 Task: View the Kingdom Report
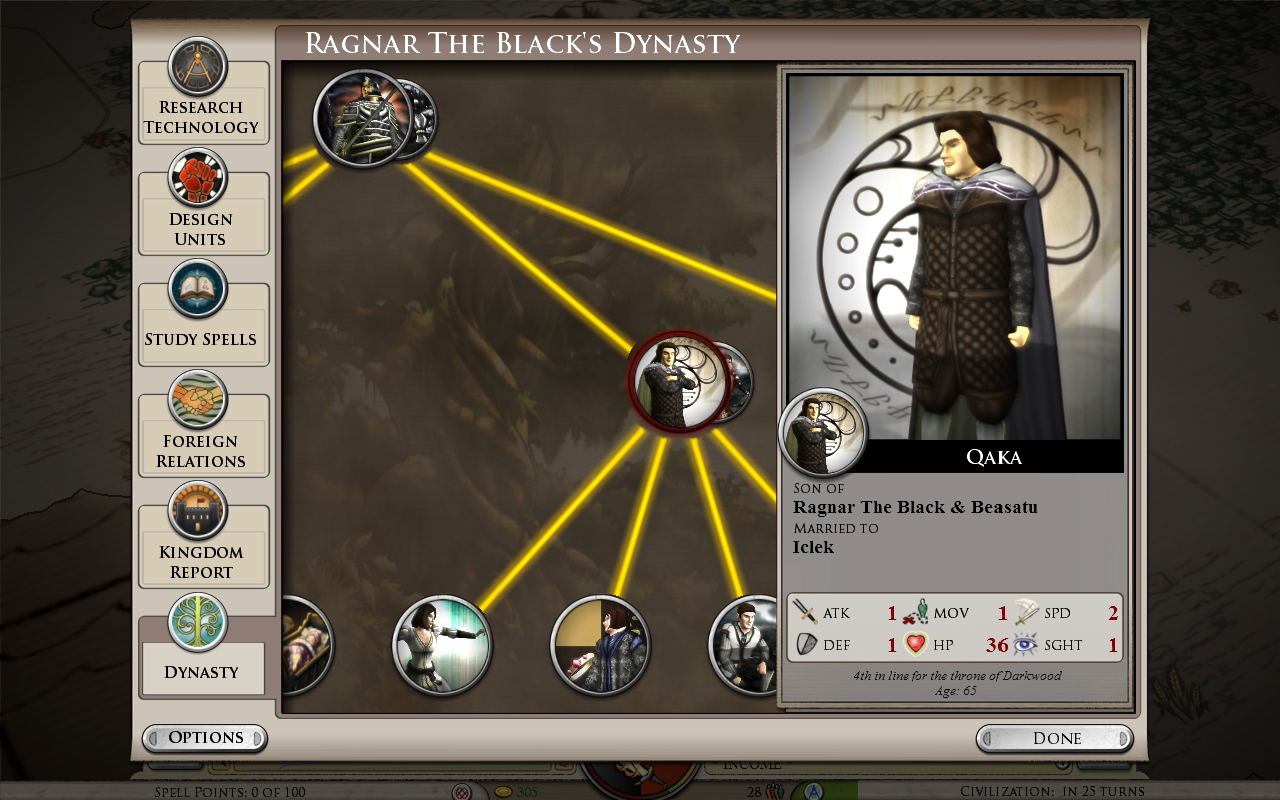(202, 546)
